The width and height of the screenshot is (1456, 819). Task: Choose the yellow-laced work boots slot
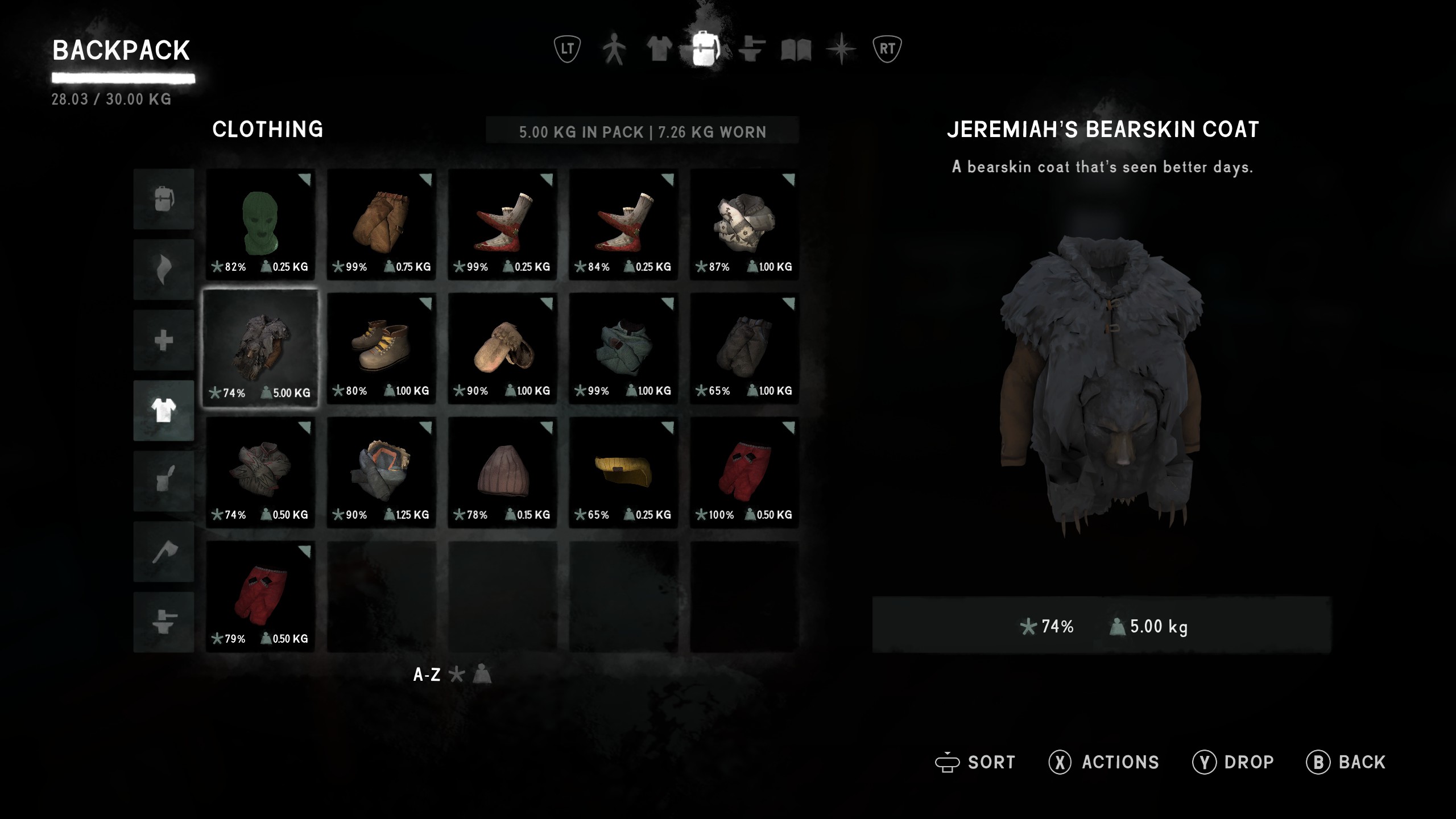[x=381, y=348]
